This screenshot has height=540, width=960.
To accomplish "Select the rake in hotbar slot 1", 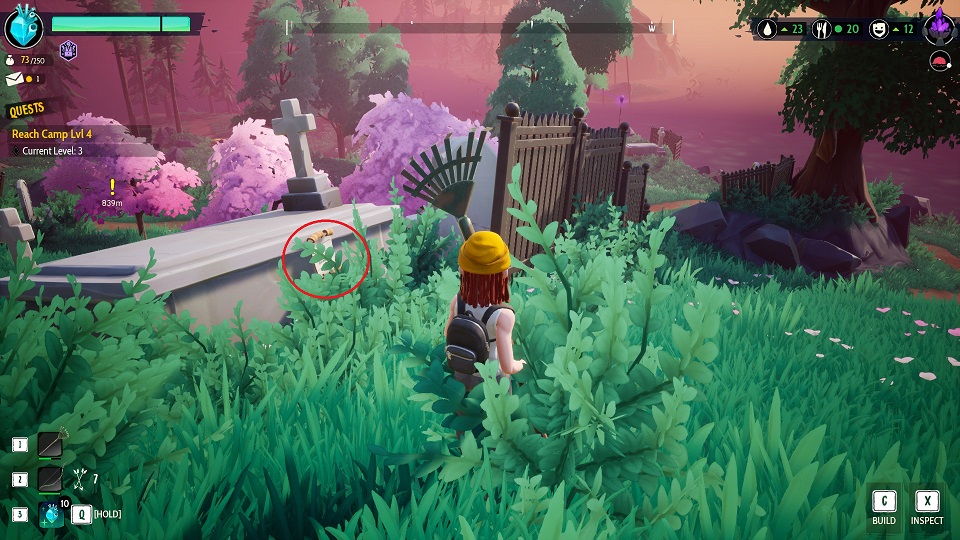I will tap(50, 445).
